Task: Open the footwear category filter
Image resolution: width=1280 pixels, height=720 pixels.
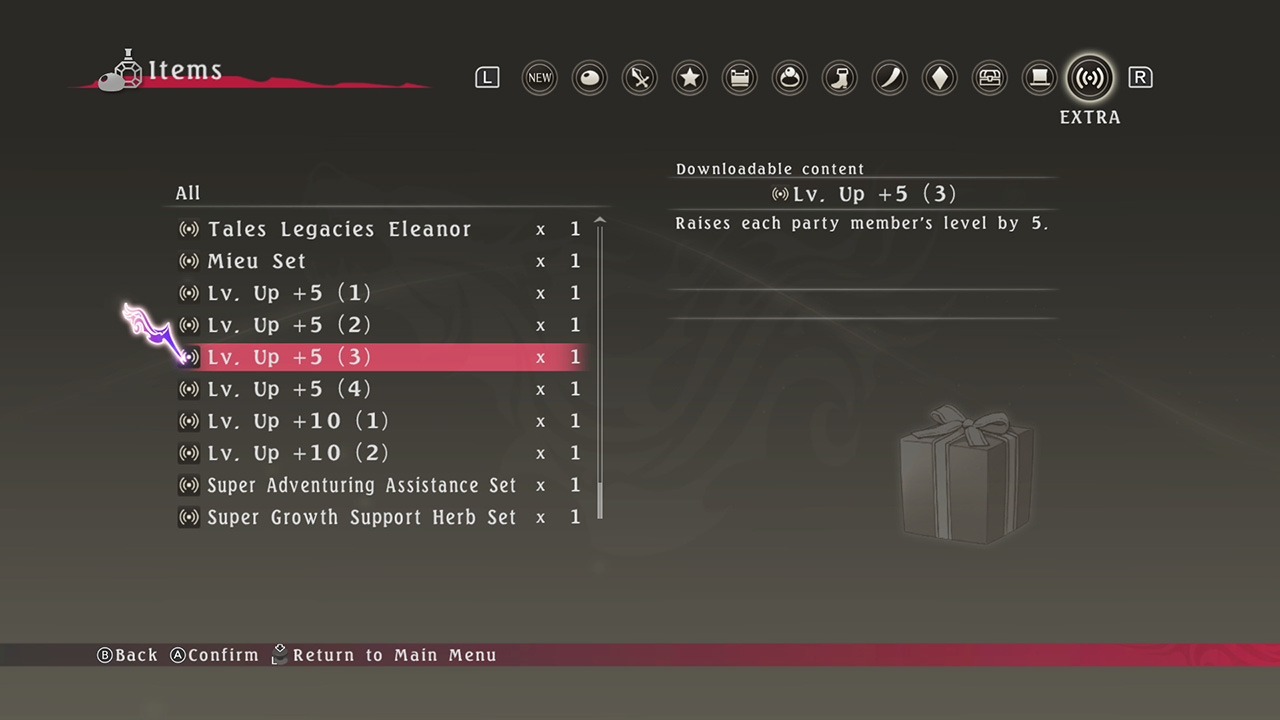Action: [x=839, y=77]
